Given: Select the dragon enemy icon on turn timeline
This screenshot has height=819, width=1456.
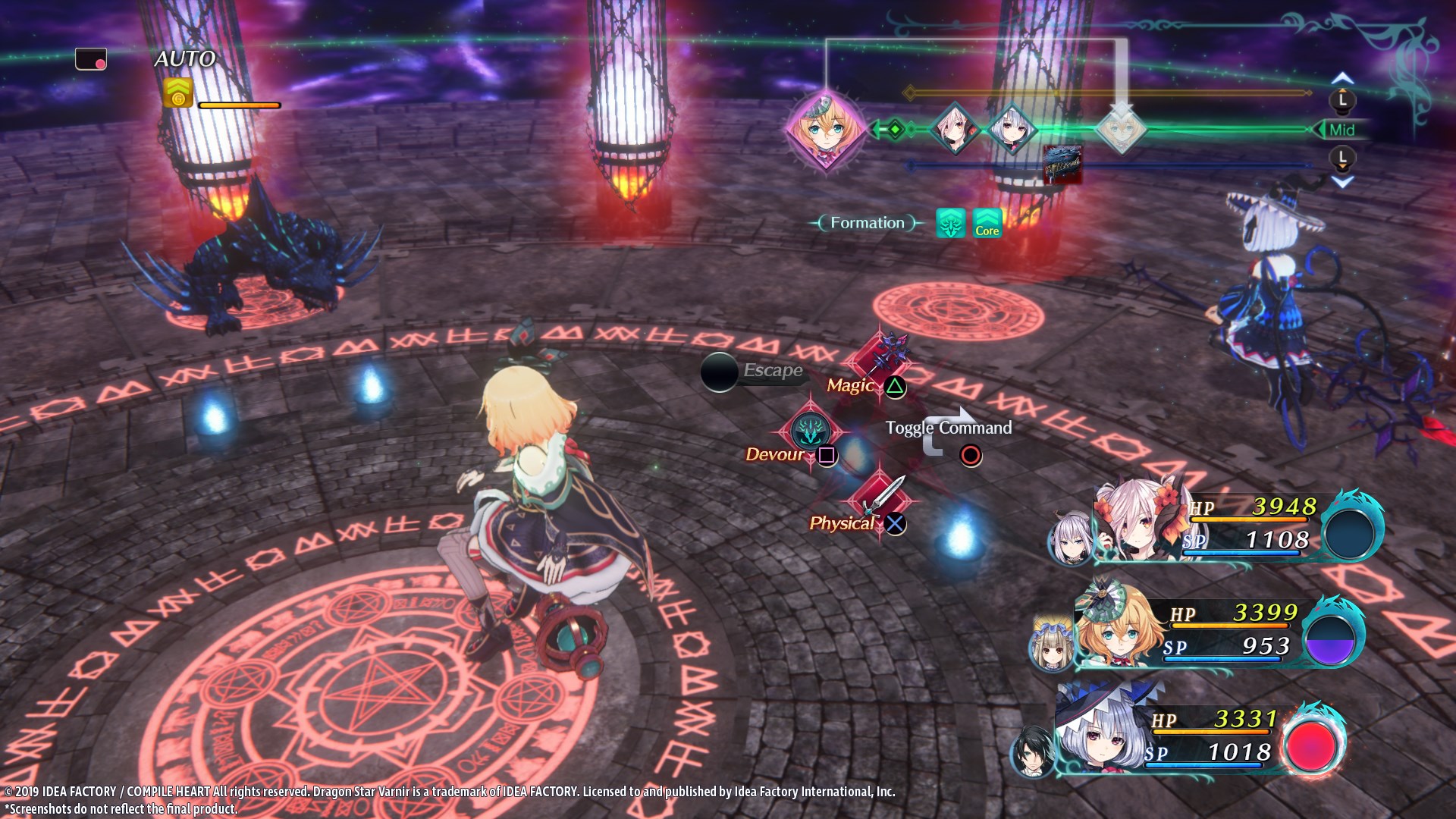Looking at the screenshot, I should (x=1062, y=165).
